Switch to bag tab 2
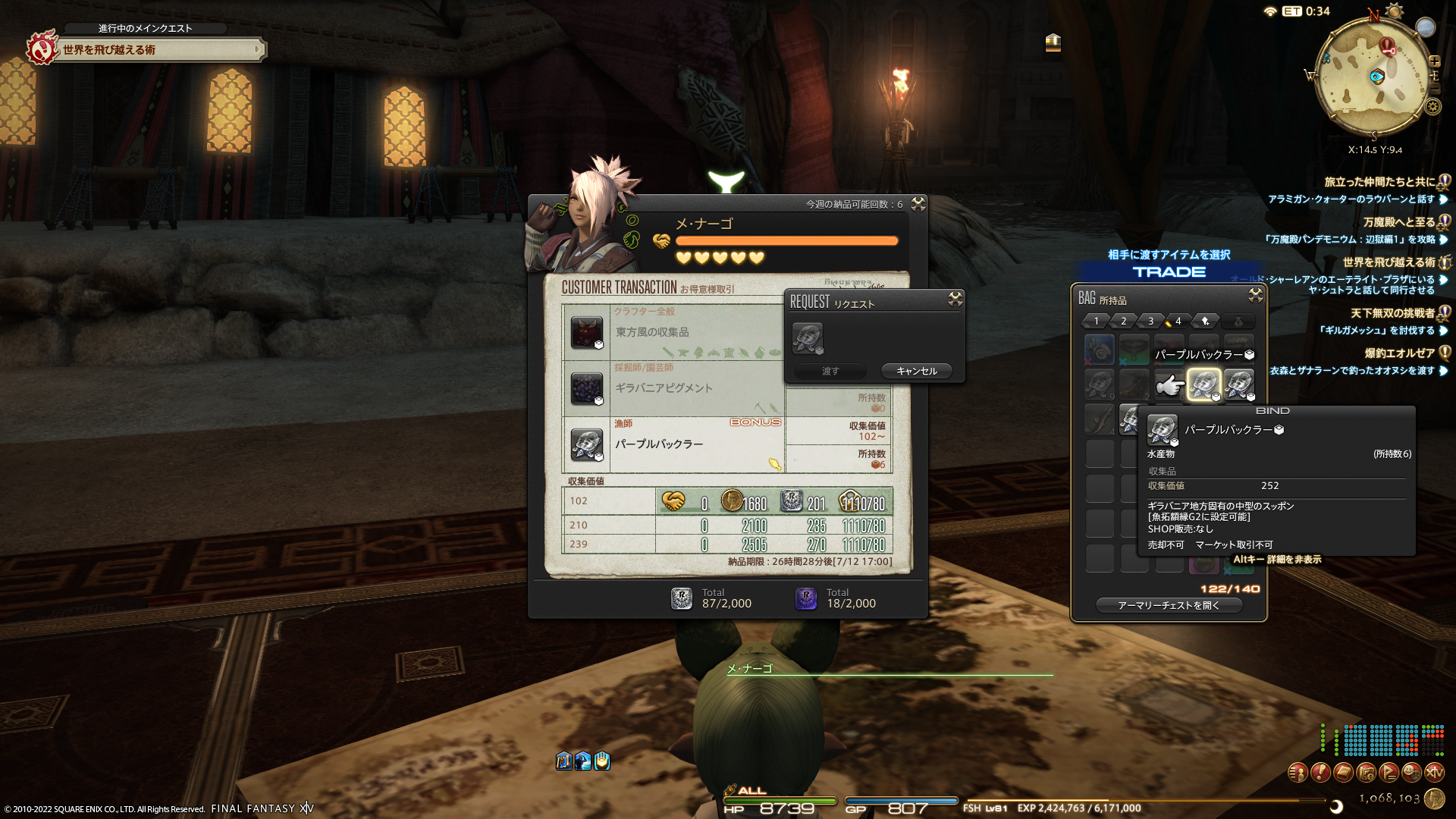 click(1124, 322)
